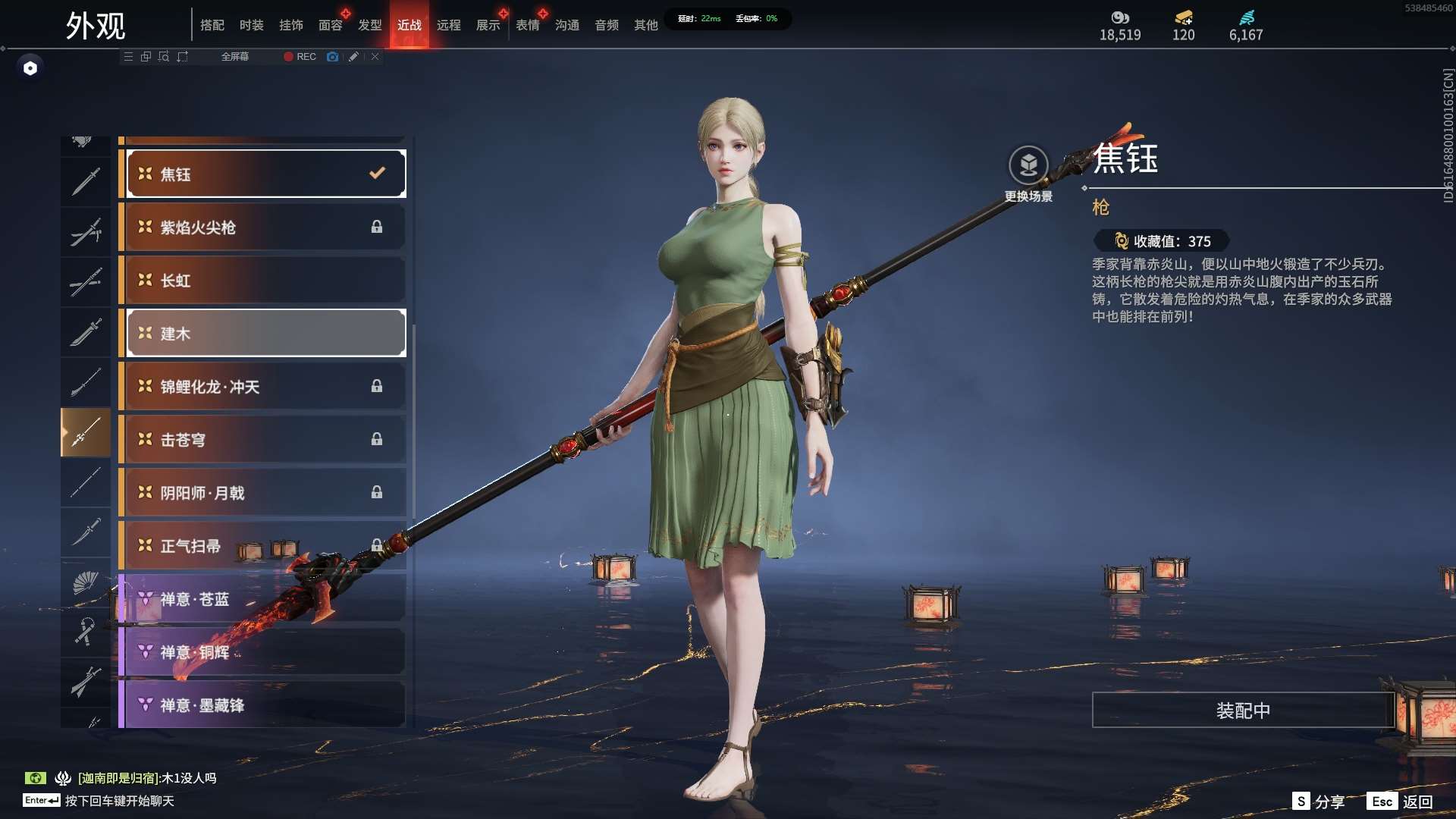Start recording with the REC button
Viewport: 1456px width, 819px height.
[x=300, y=57]
